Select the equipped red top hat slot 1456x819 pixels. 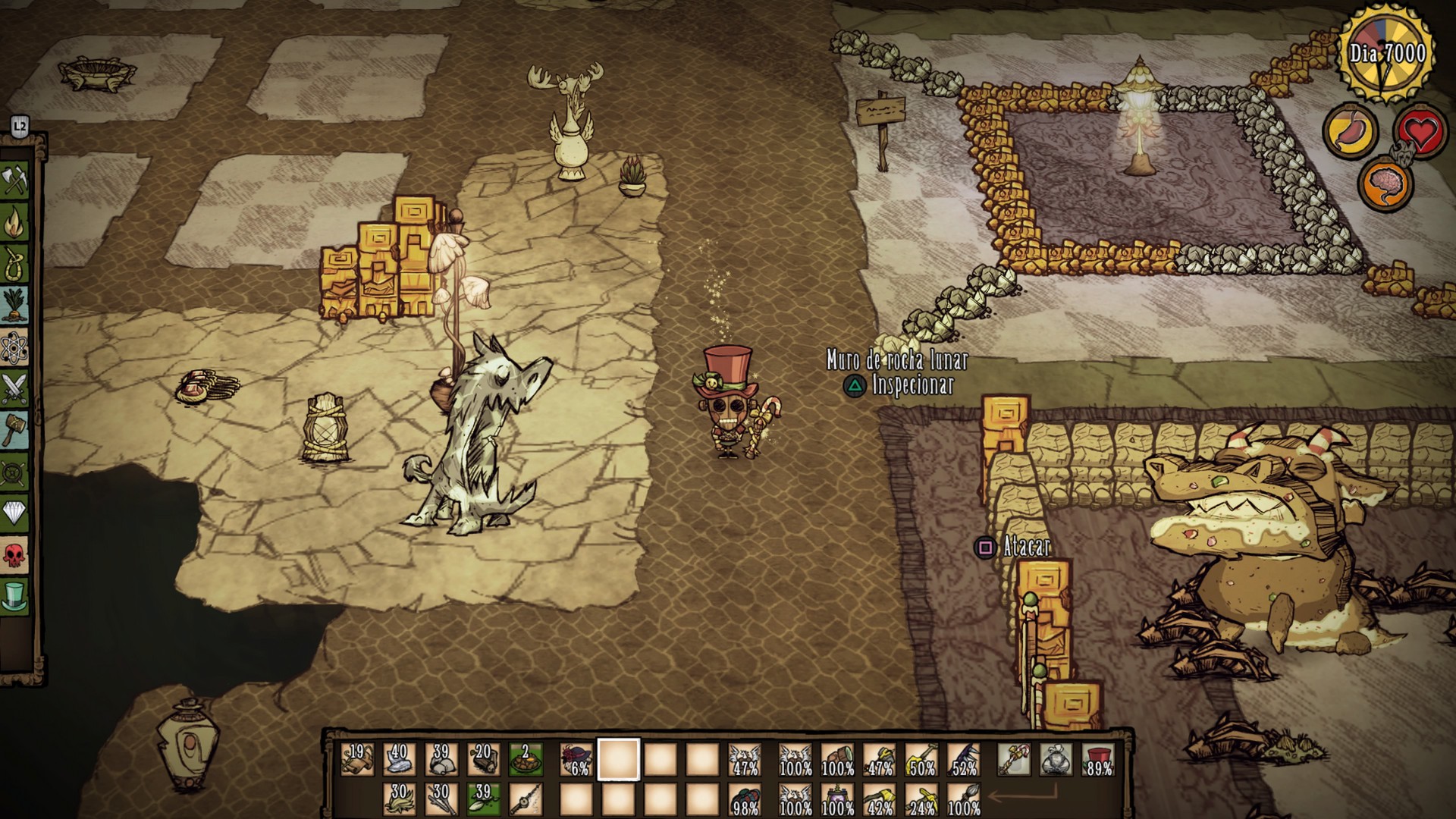pyautogui.click(x=1099, y=759)
